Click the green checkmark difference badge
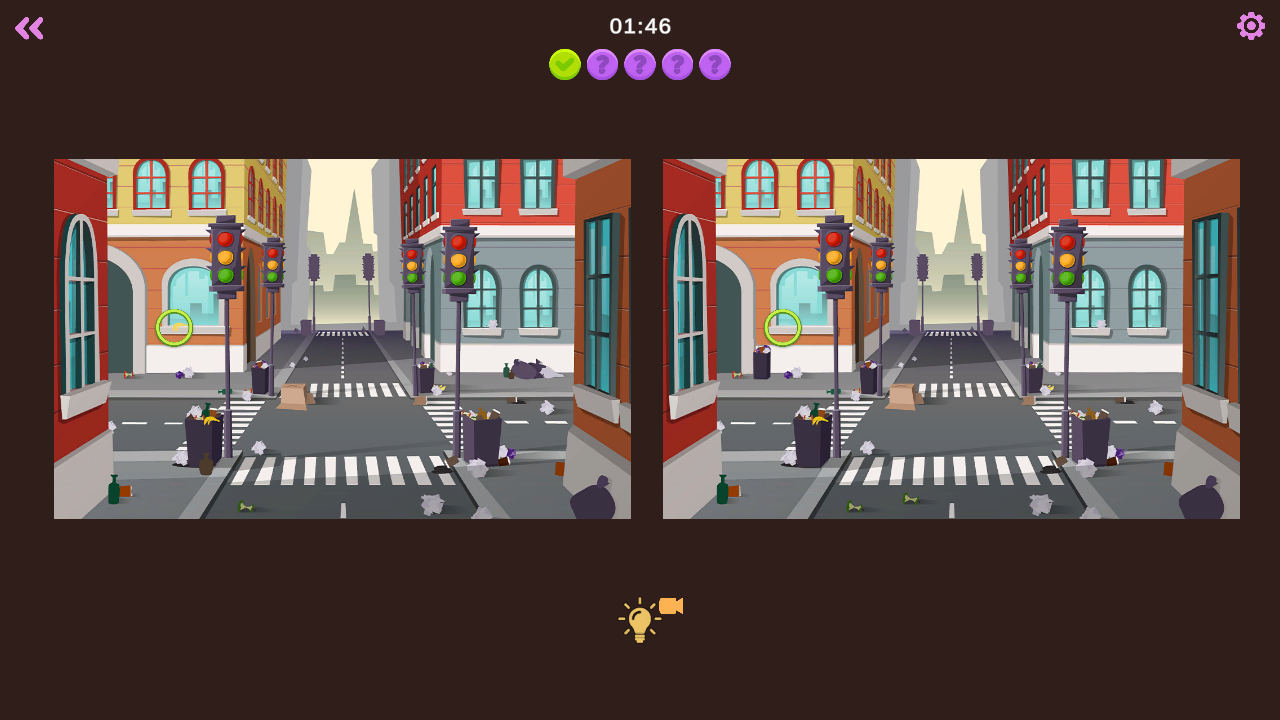 [x=565, y=63]
